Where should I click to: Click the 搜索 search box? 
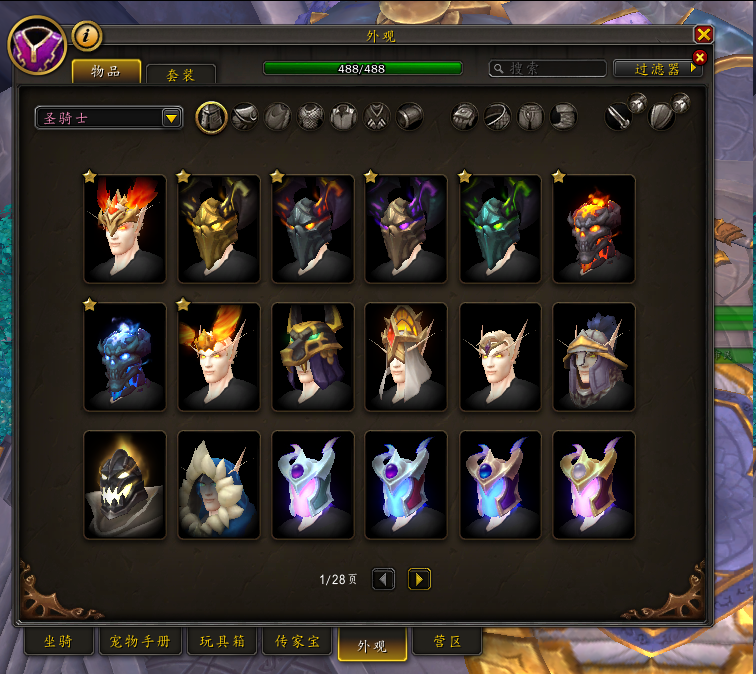(548, 68)
